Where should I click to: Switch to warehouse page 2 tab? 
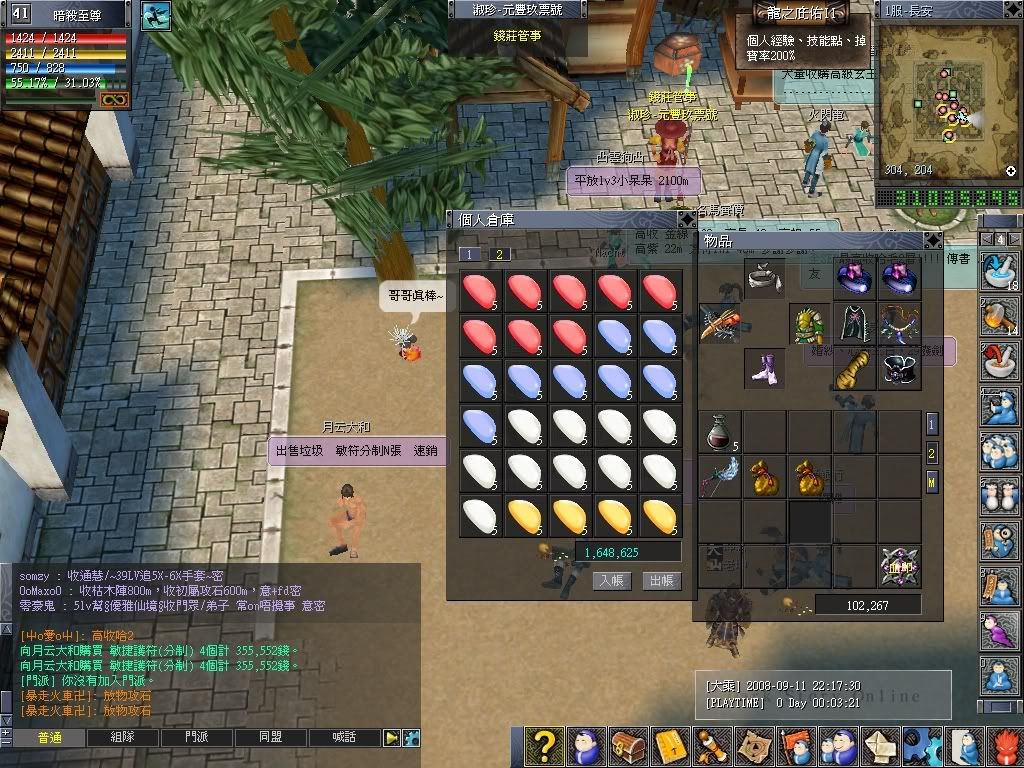499,254
